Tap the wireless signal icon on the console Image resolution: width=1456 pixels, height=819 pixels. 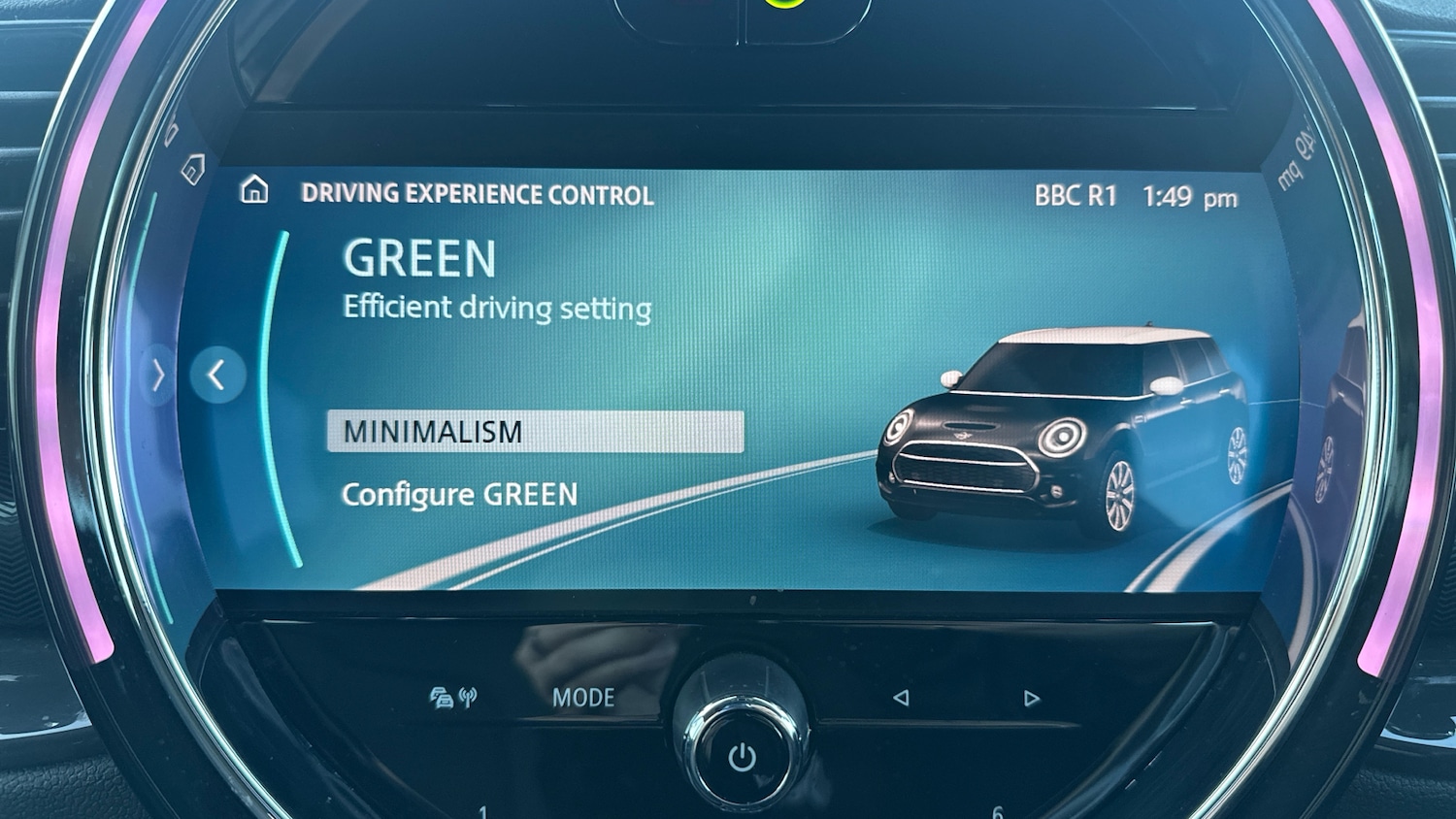pos(470,695)
